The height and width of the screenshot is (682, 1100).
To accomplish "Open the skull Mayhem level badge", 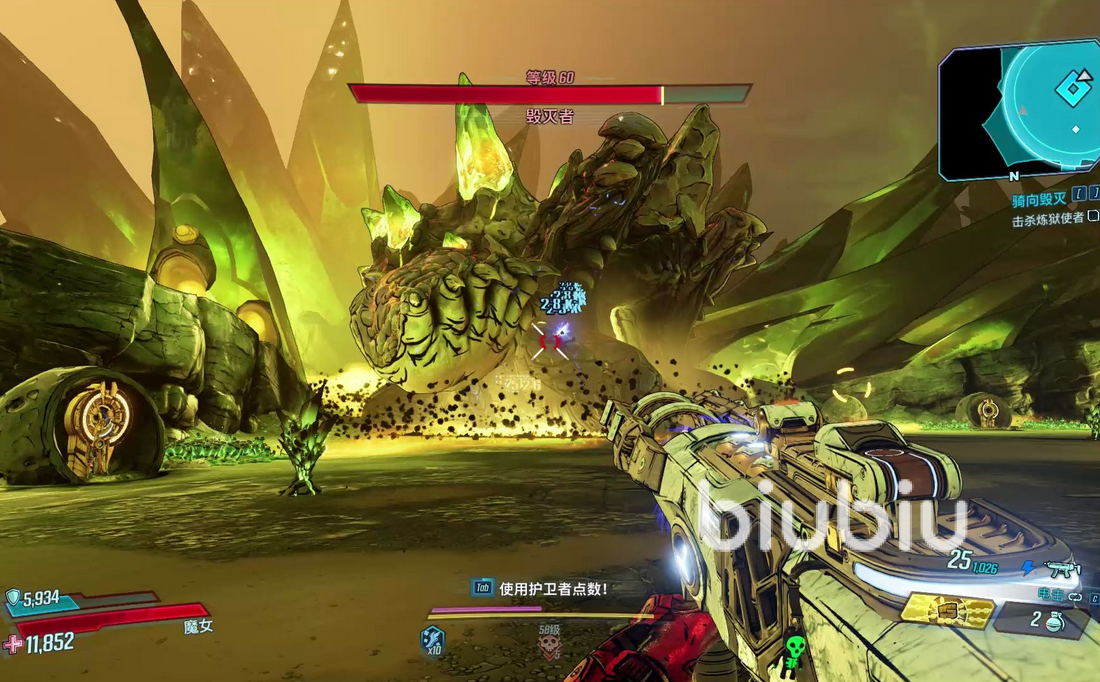I will tap(549, 647).
